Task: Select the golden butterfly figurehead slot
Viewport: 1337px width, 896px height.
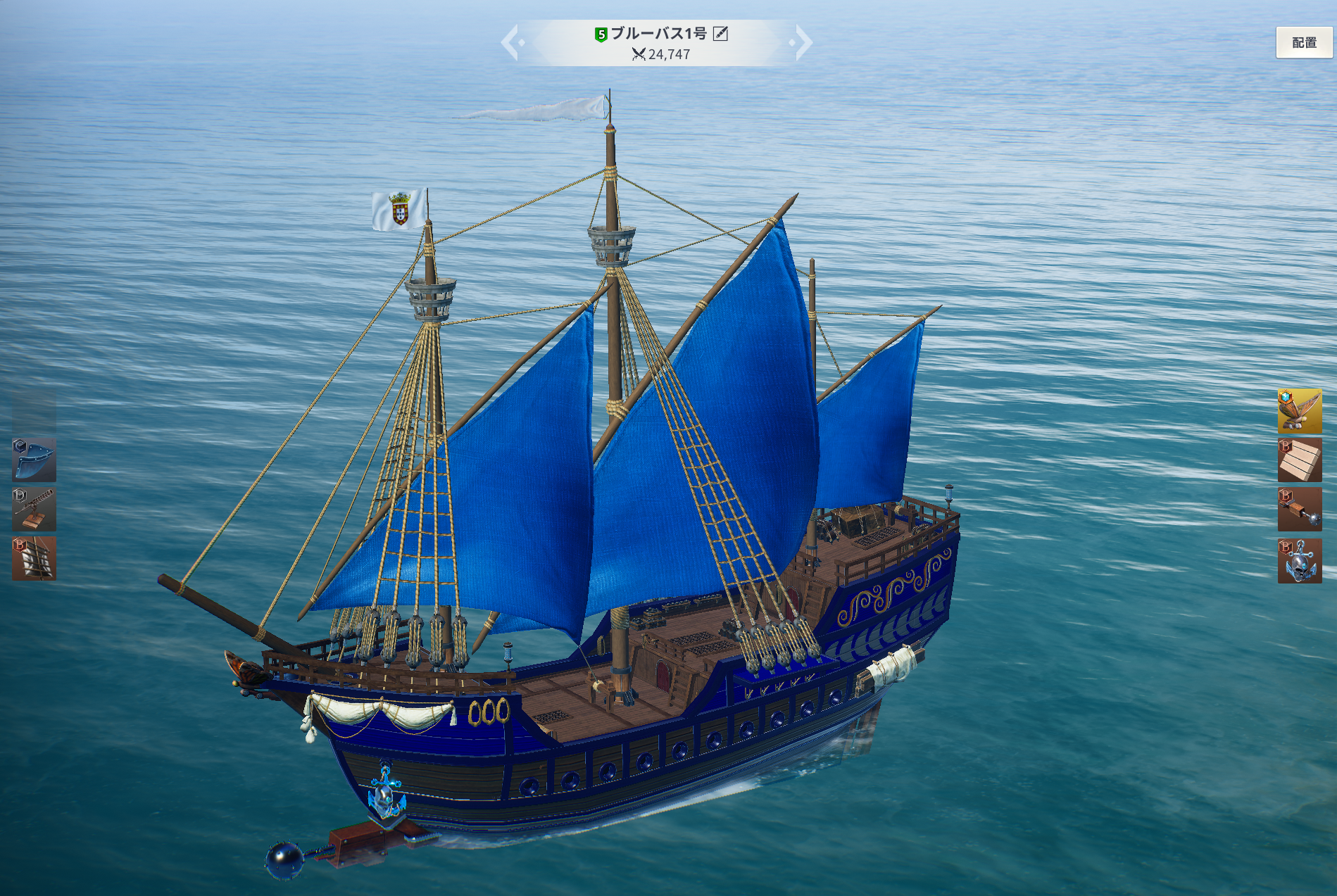Action: click(x=1299, y=410)
